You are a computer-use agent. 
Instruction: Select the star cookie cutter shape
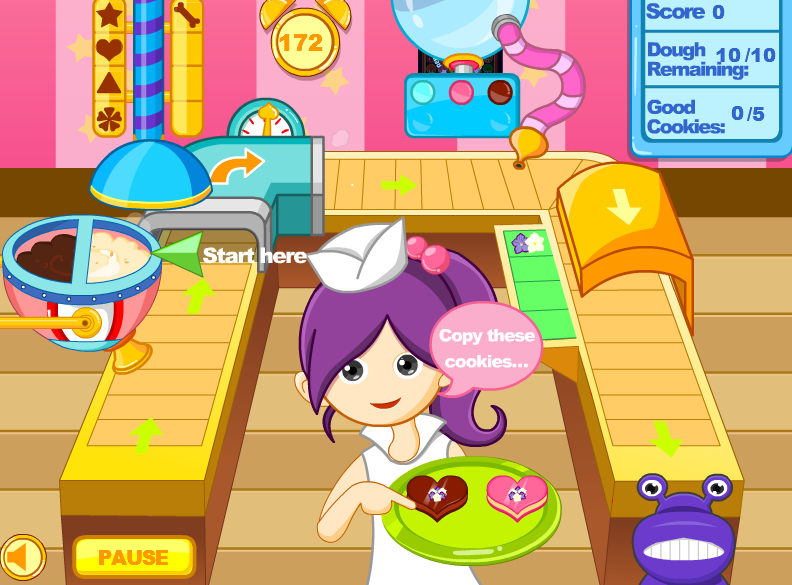(109, 16)
